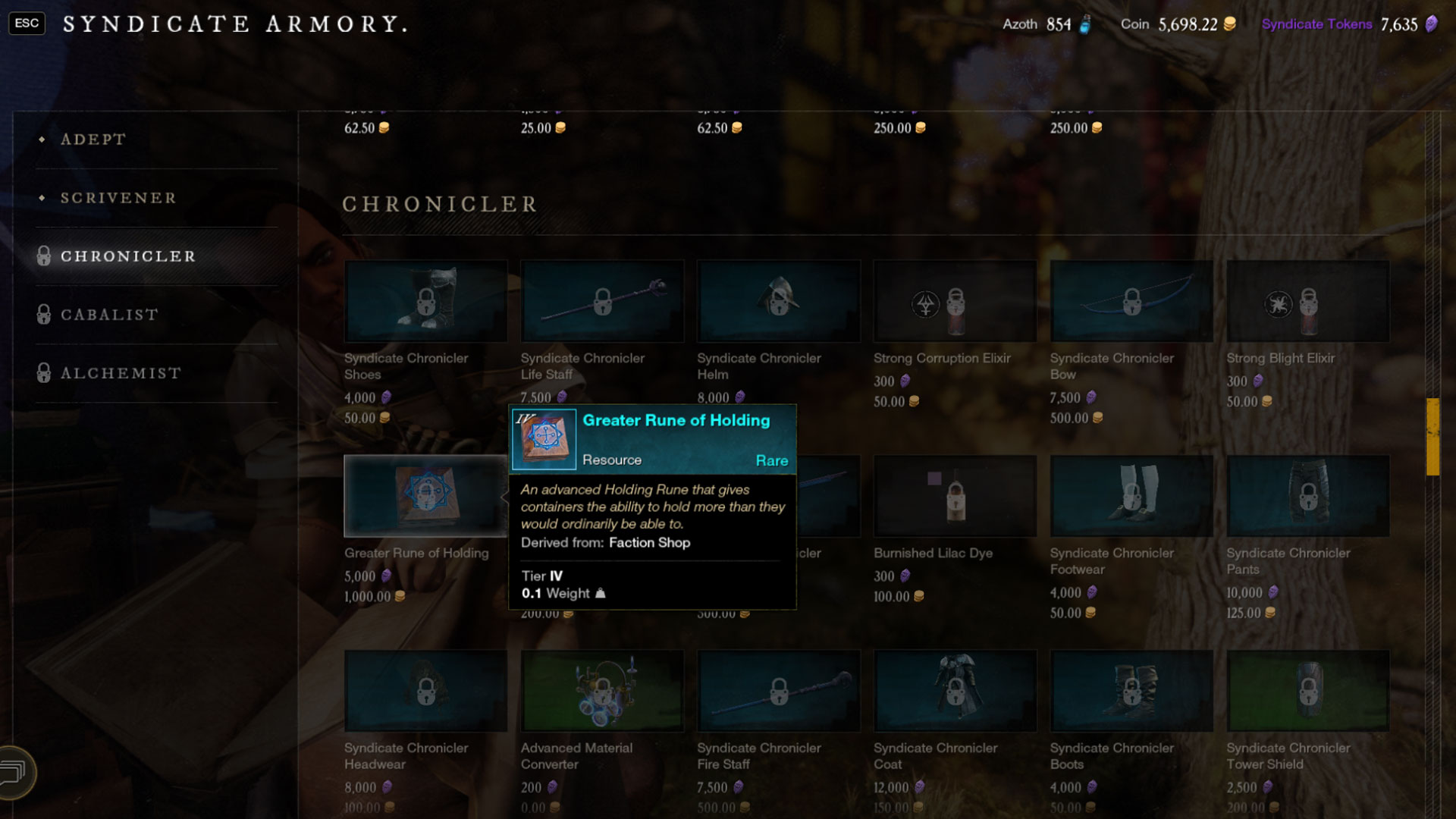
Task: Switch to the Scrivener rank section
Action: (x=117, y=198)
